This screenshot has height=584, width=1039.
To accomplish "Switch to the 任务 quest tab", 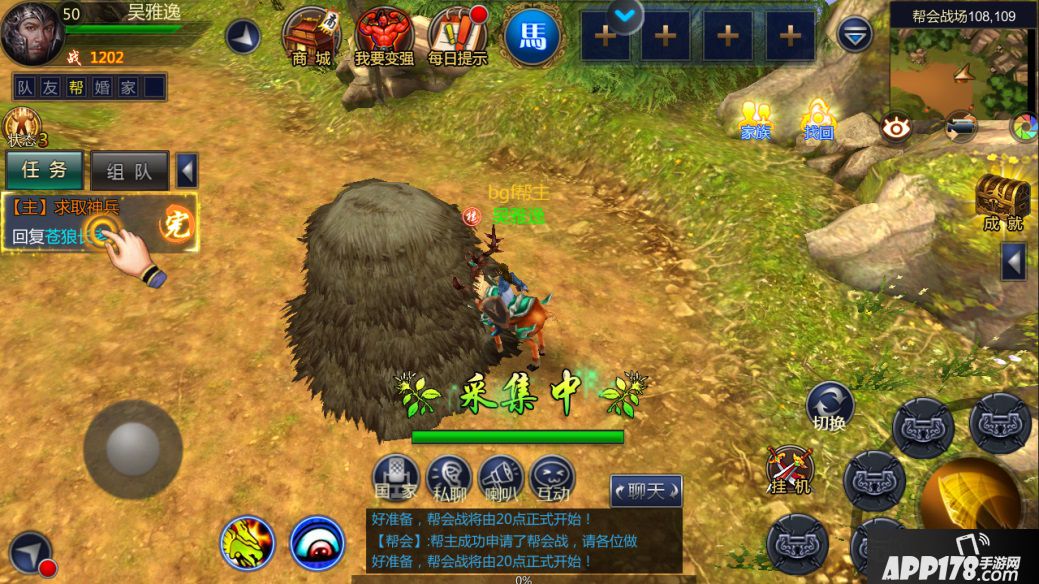I will [x=45, y=170].
